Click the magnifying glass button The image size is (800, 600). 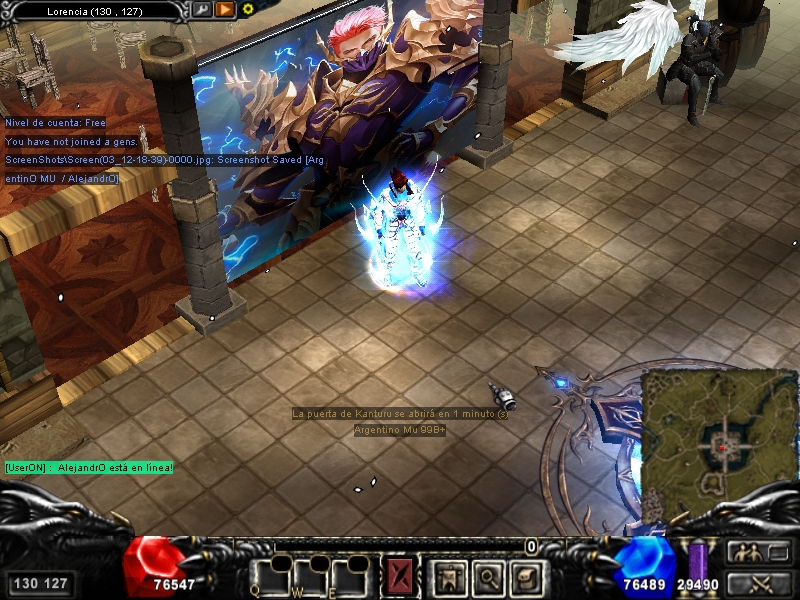coord(487,576)
